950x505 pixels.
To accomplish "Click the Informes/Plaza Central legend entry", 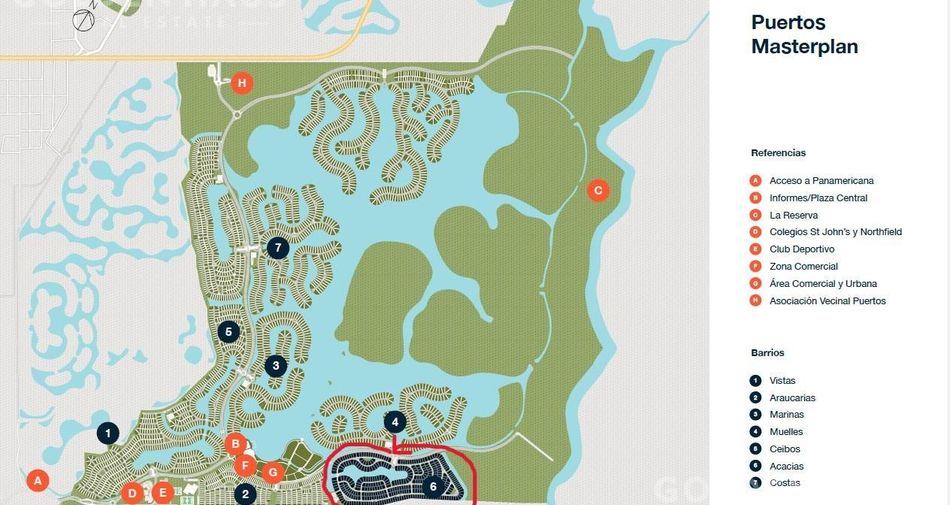I will [818, 198].
